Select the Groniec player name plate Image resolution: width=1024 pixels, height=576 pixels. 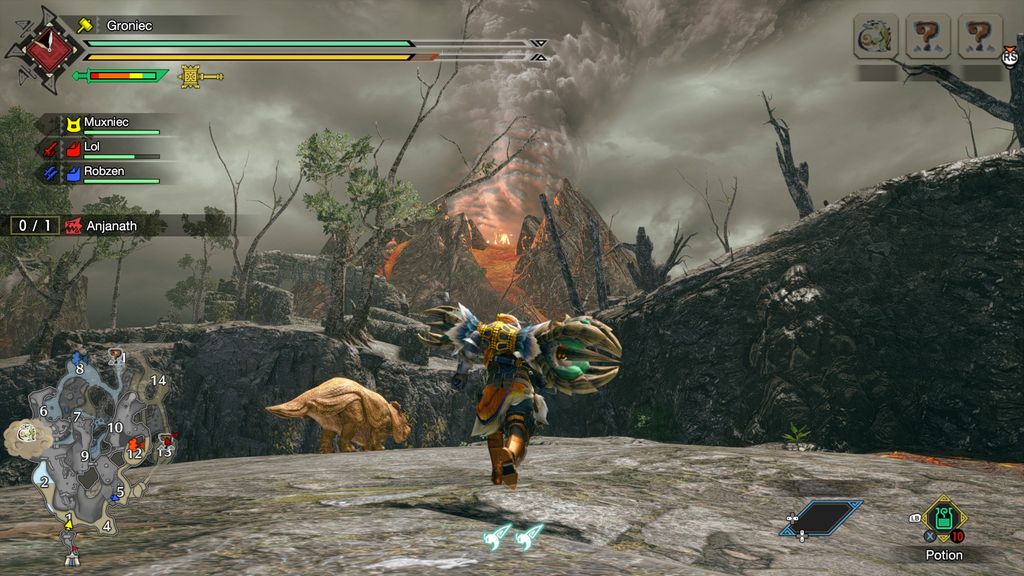pos(129,25)
